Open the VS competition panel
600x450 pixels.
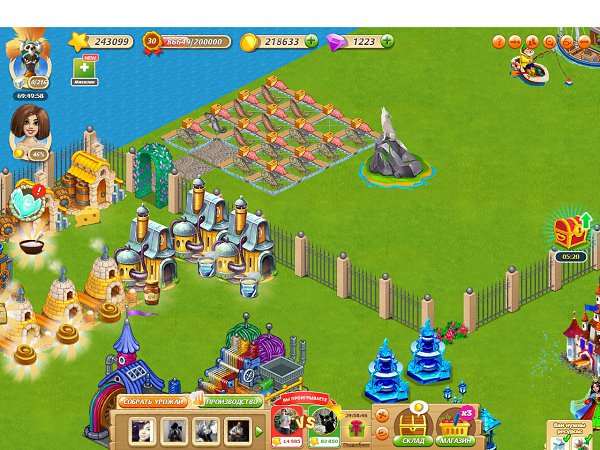click(306, 424)
